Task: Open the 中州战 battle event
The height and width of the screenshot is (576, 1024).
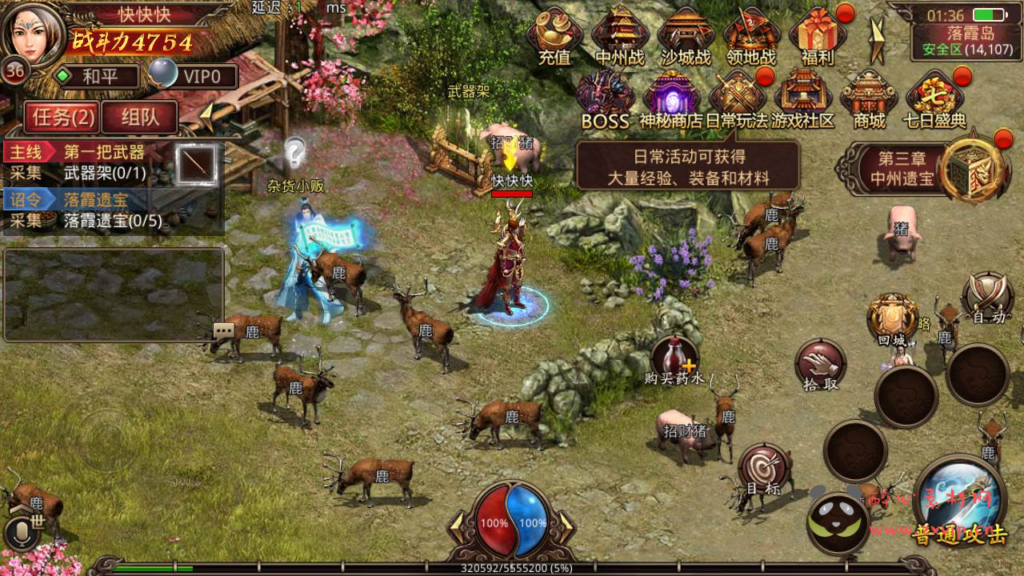Action: click(x=620, y=35)
